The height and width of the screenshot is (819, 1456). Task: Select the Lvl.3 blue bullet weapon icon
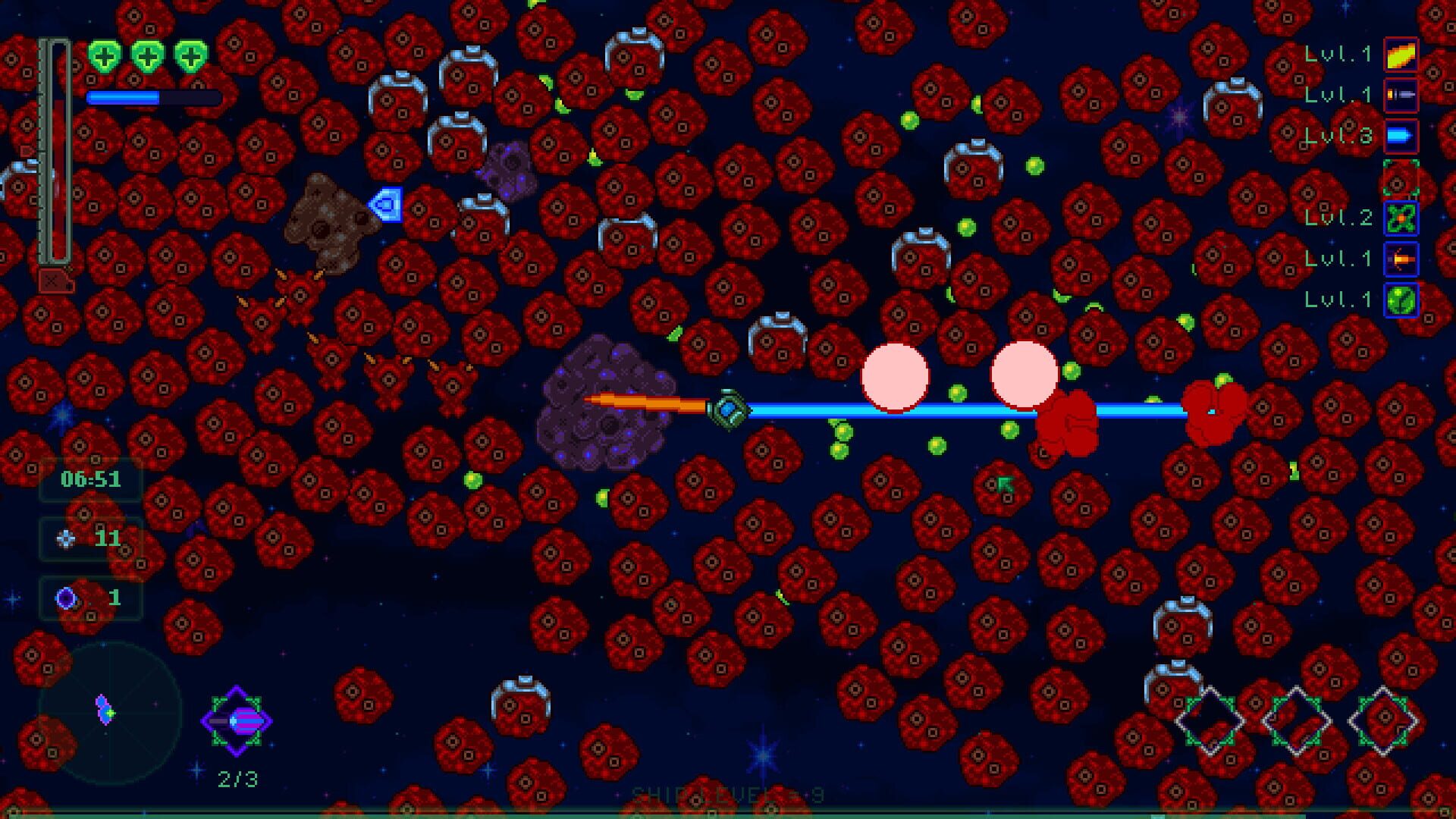pos(1401,135)
